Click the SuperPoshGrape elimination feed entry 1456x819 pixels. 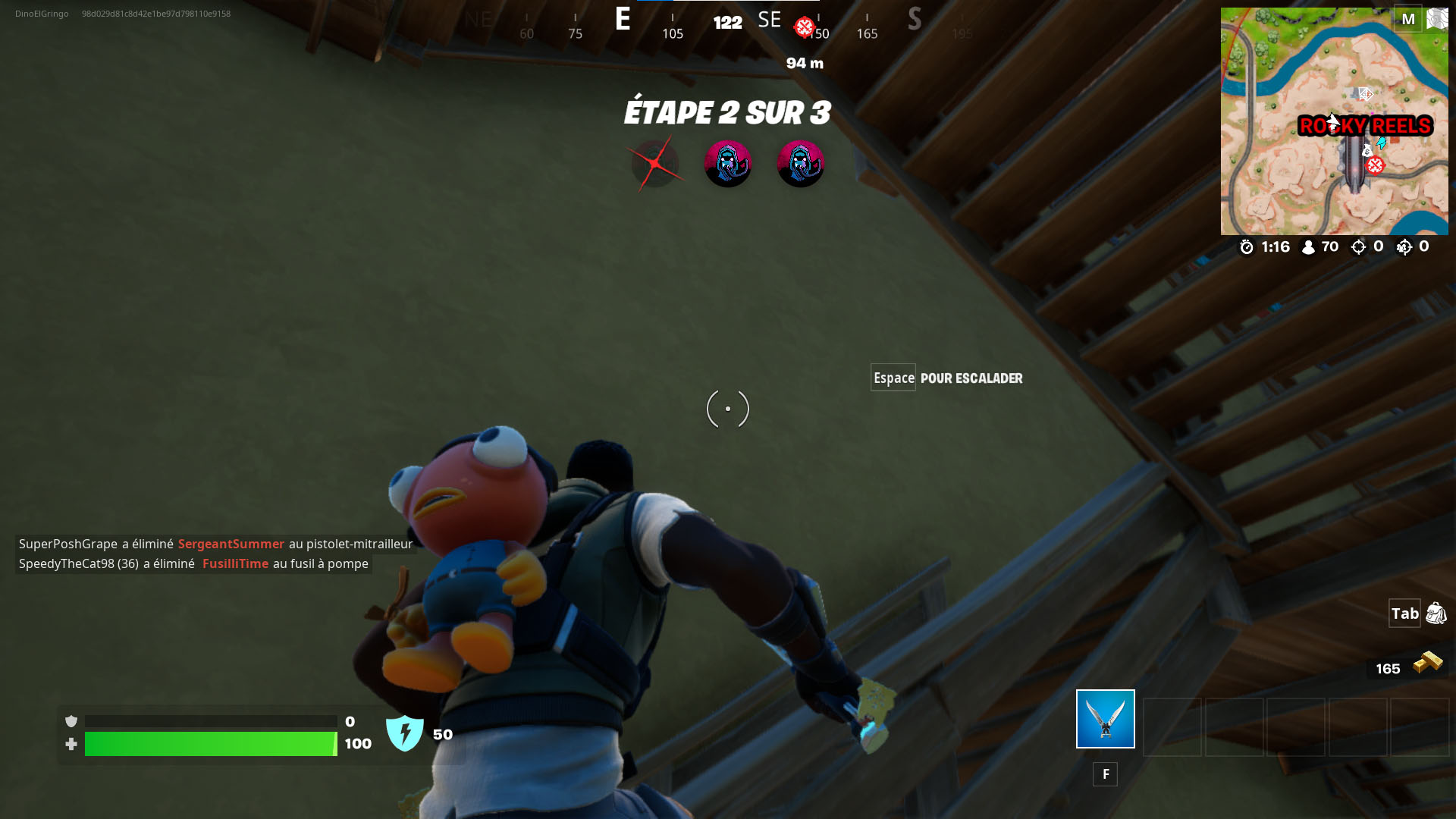(215, 544)
